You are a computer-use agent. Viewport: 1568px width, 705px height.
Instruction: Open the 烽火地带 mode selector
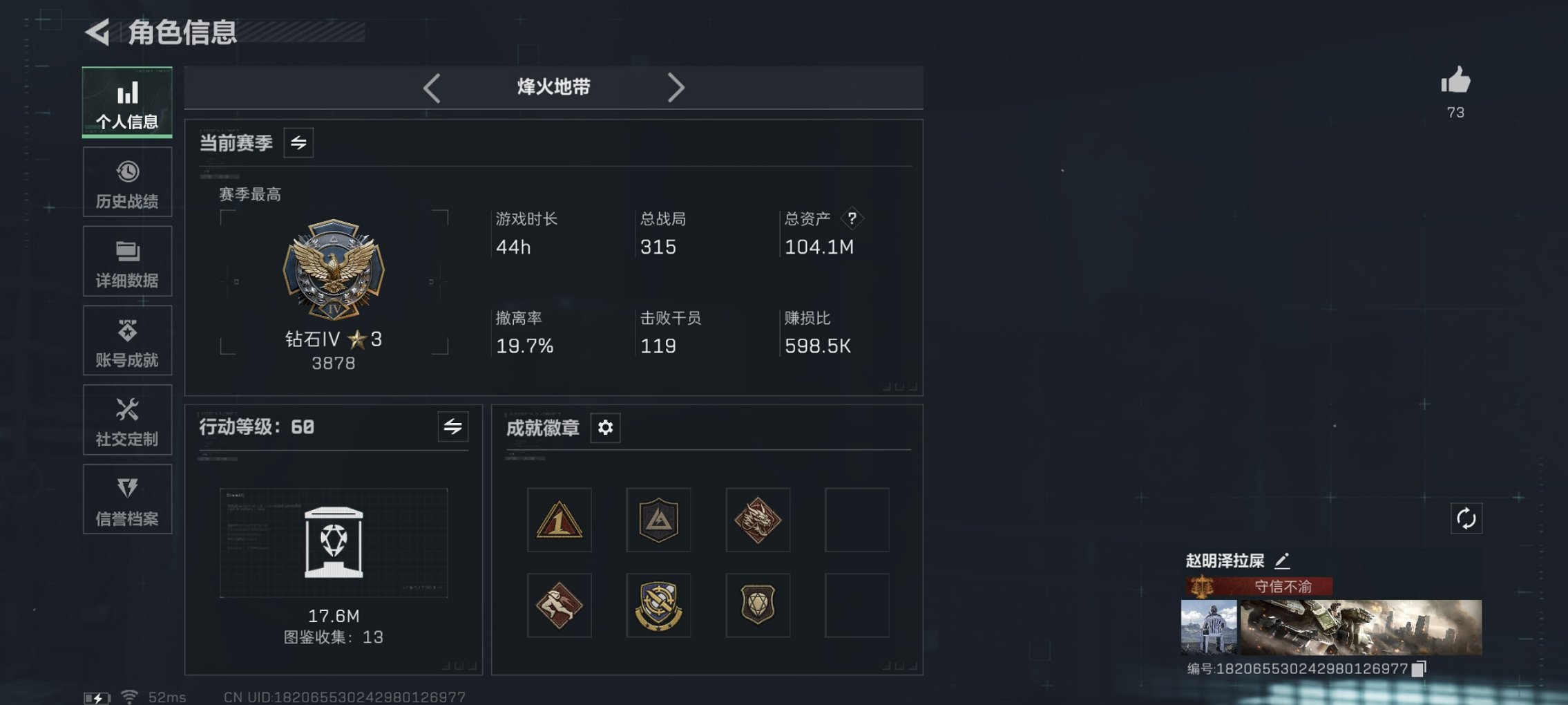point(553,87)
